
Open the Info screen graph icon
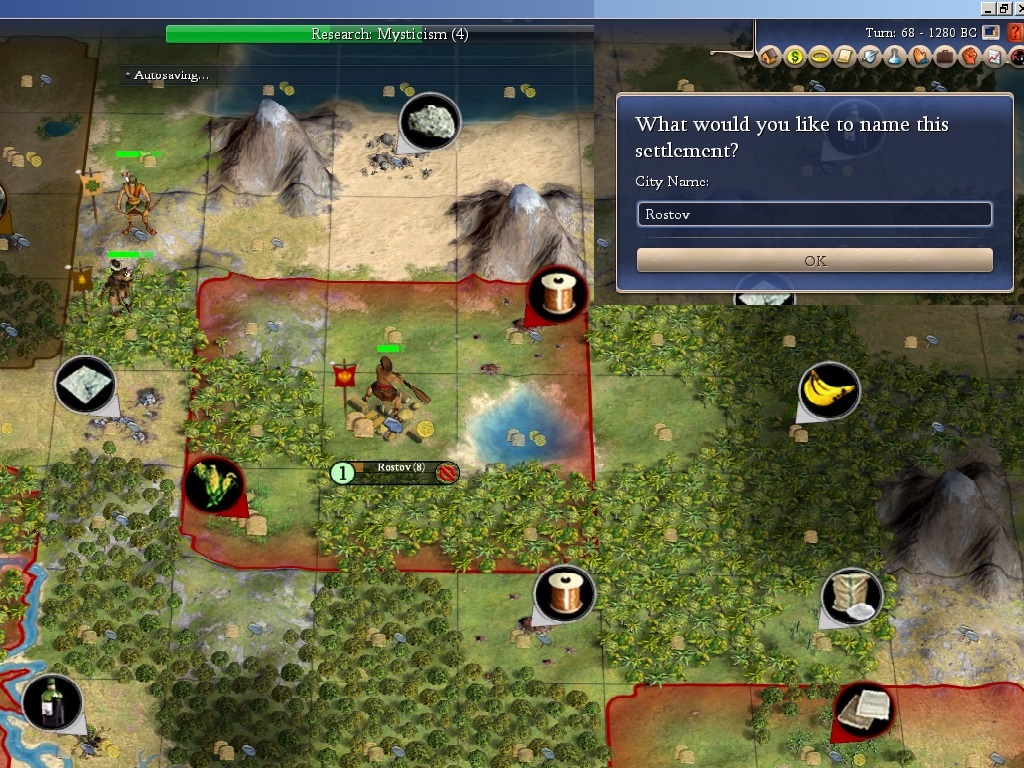(x=994, y=56)
